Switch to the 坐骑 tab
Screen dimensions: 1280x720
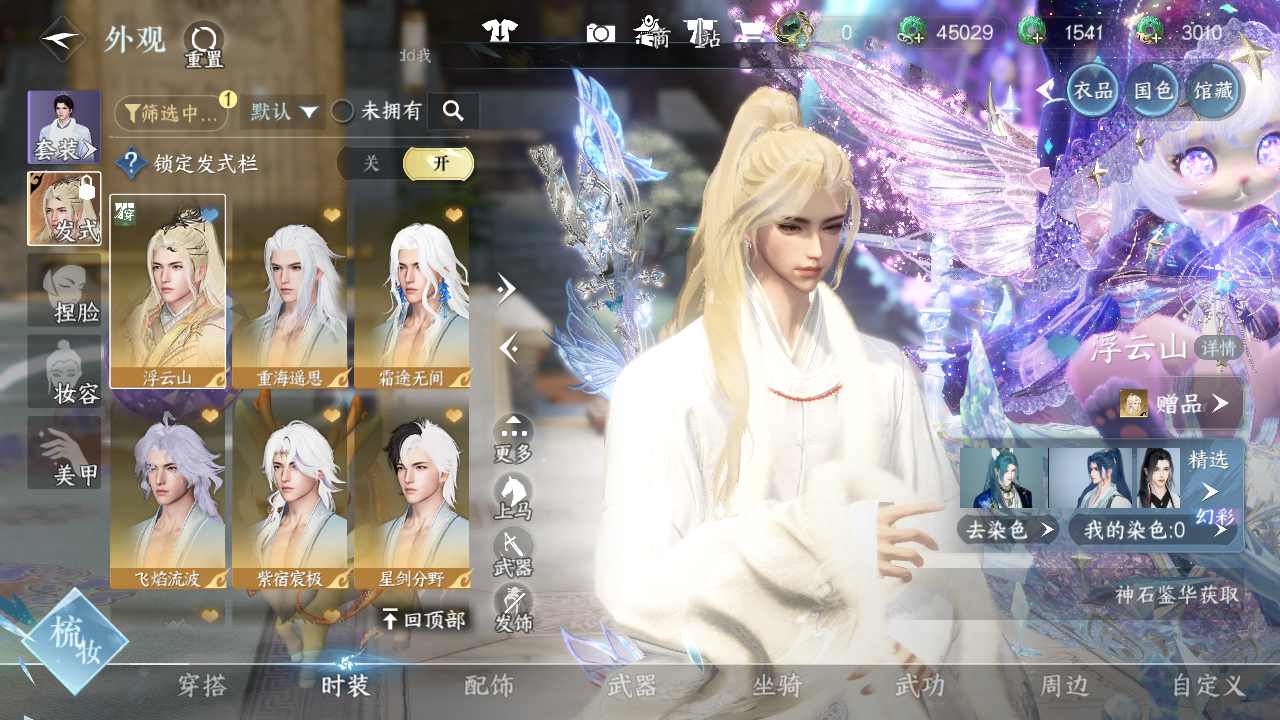777,686
